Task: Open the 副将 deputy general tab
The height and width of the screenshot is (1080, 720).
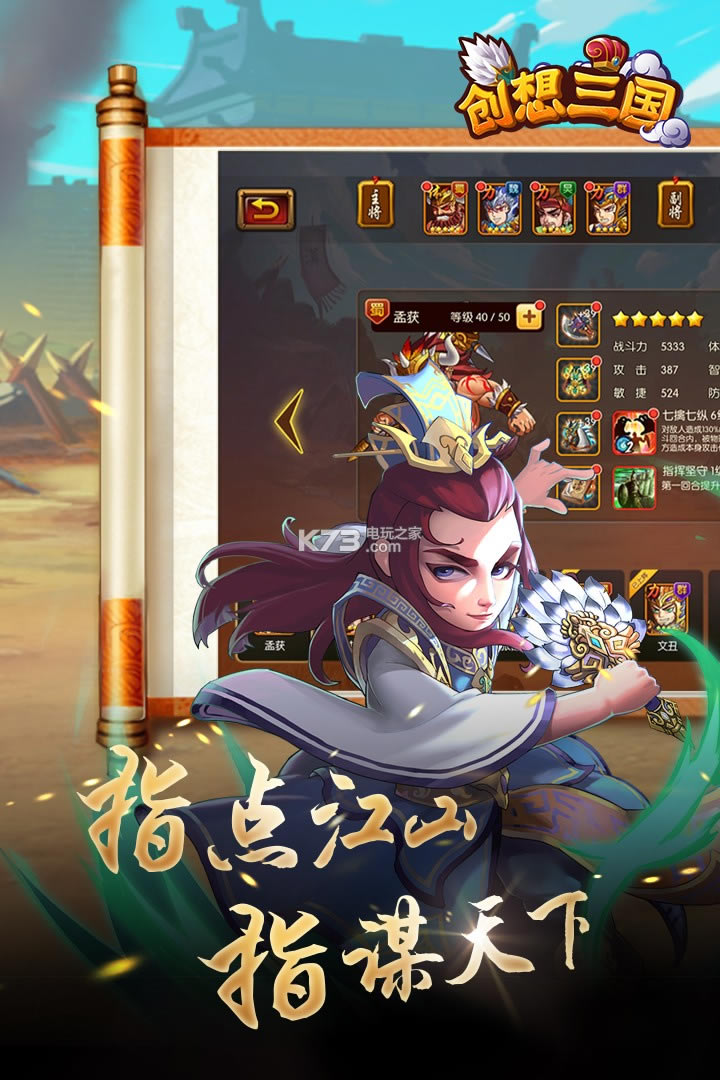Action: [677, 204]
